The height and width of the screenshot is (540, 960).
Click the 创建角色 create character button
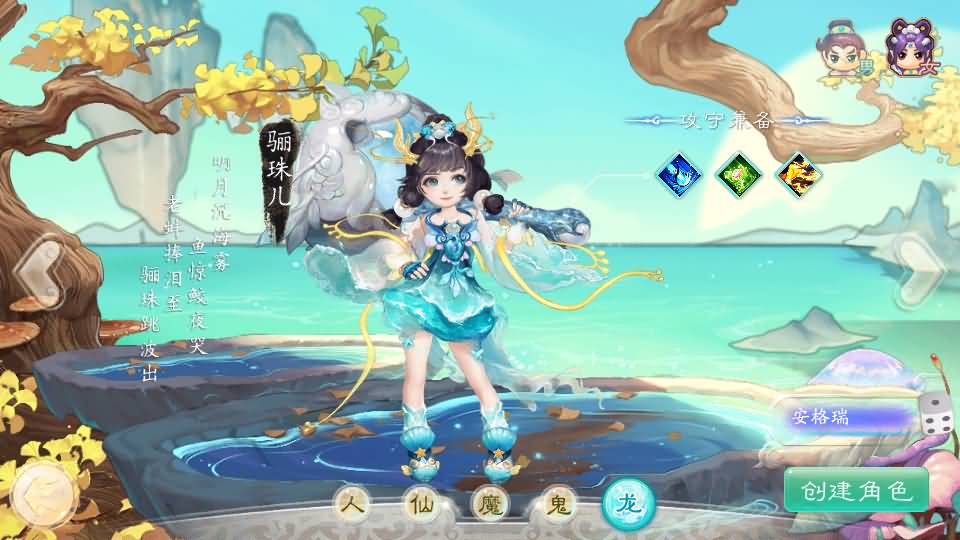pyautogui.click(x=856, y=490)
